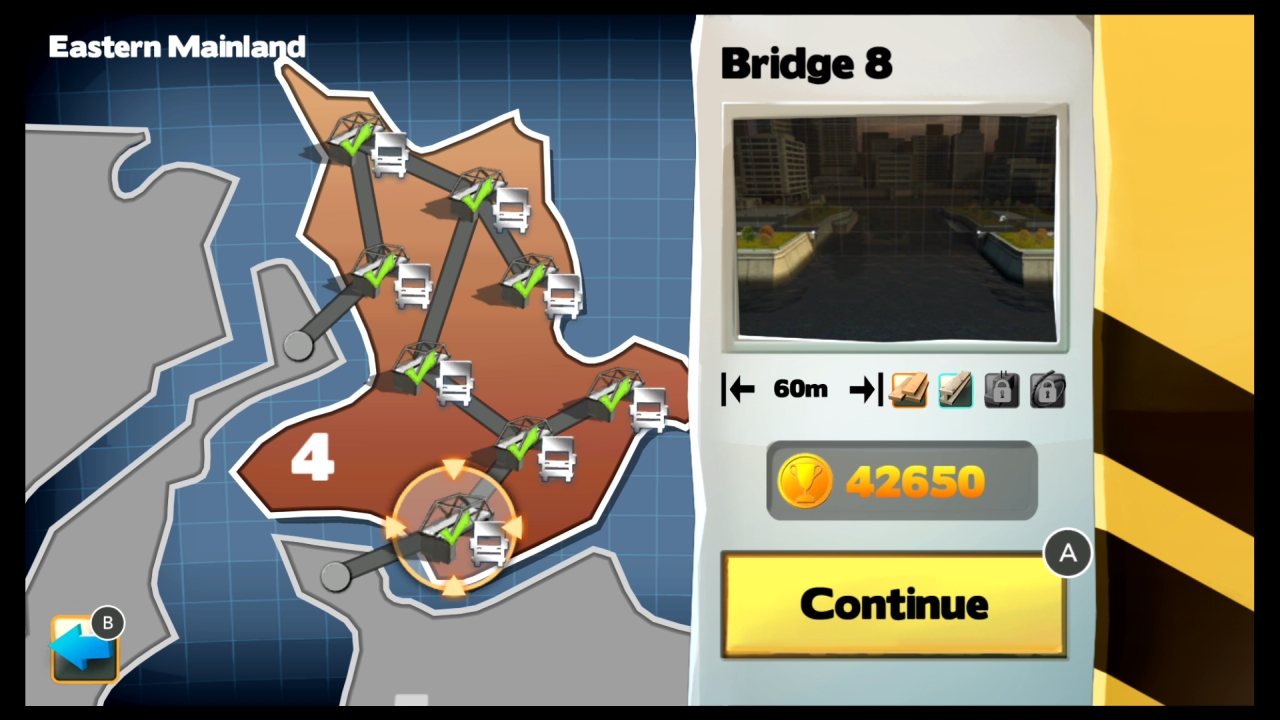Click the 60m bridge length indicator

click(x=799, y=389)
